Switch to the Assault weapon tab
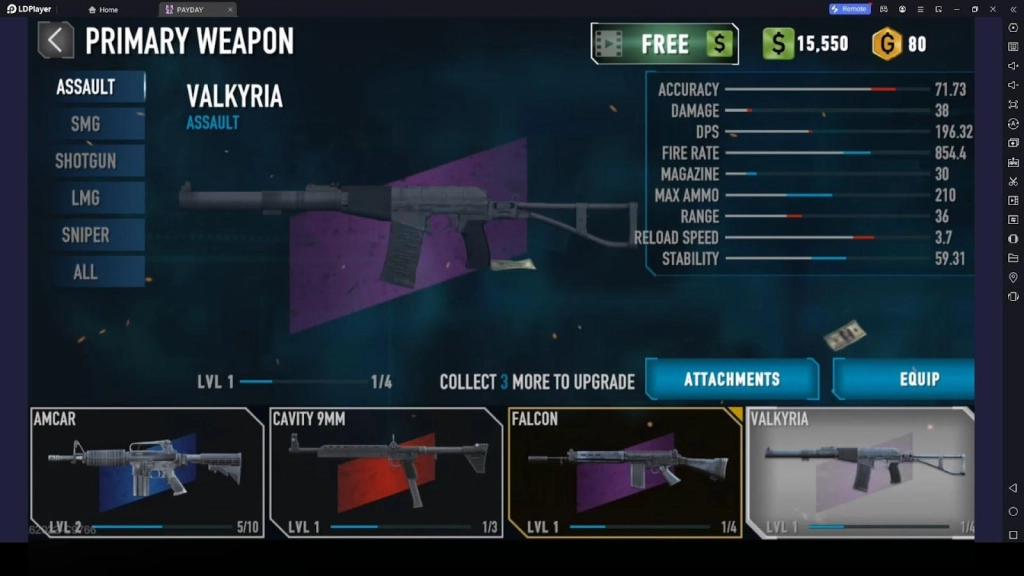The image size is (1024, 576). (x=86, y=87)
